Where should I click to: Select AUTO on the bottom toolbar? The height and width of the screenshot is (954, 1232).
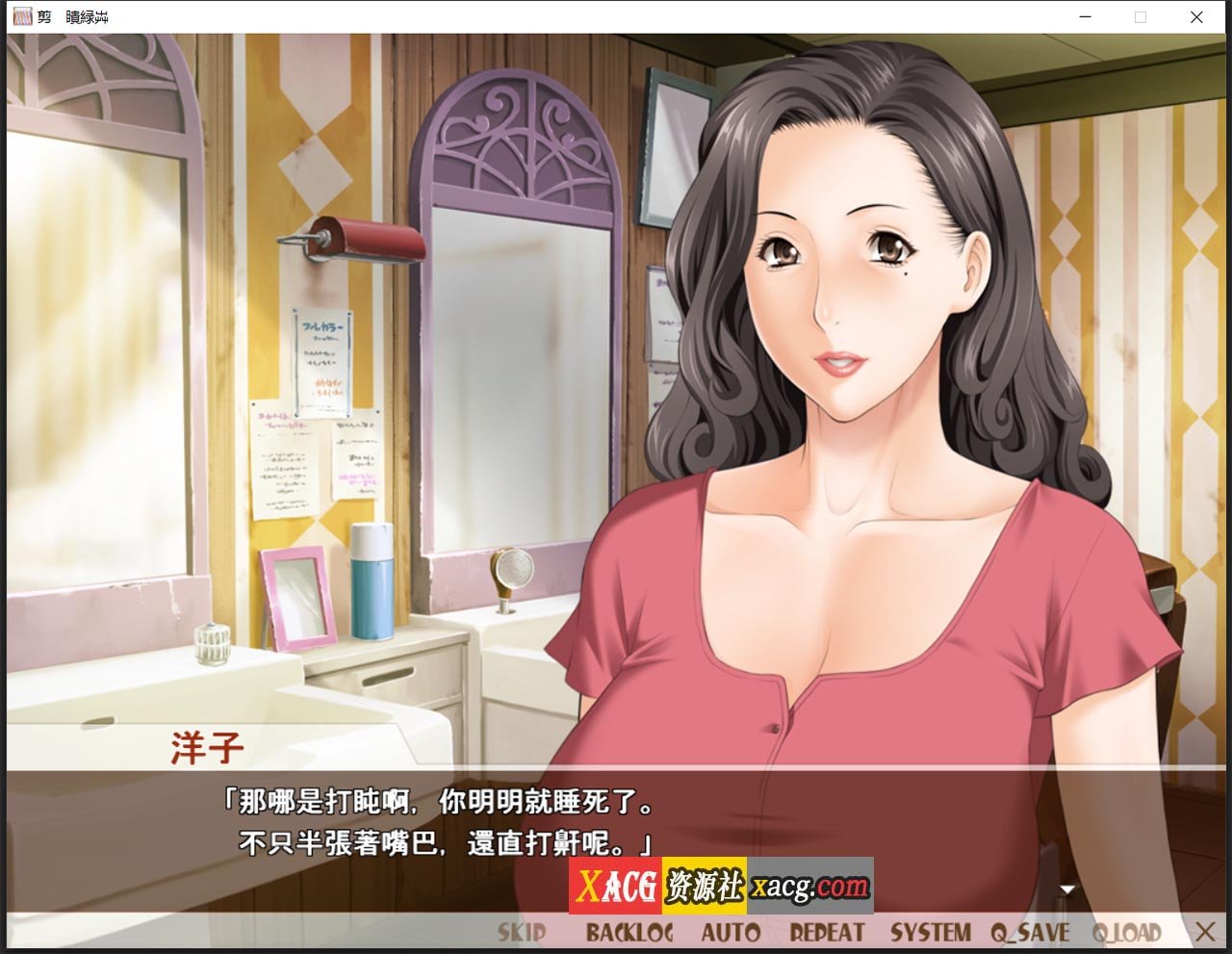pyautogui.click(x=732, y=931)
